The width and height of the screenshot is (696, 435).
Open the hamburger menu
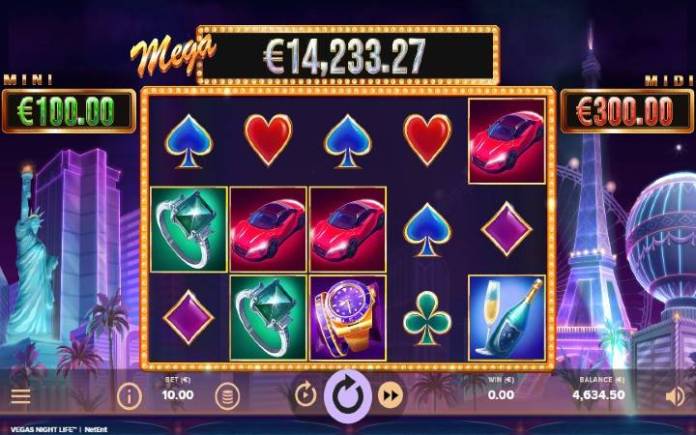(x=20, y=396)
